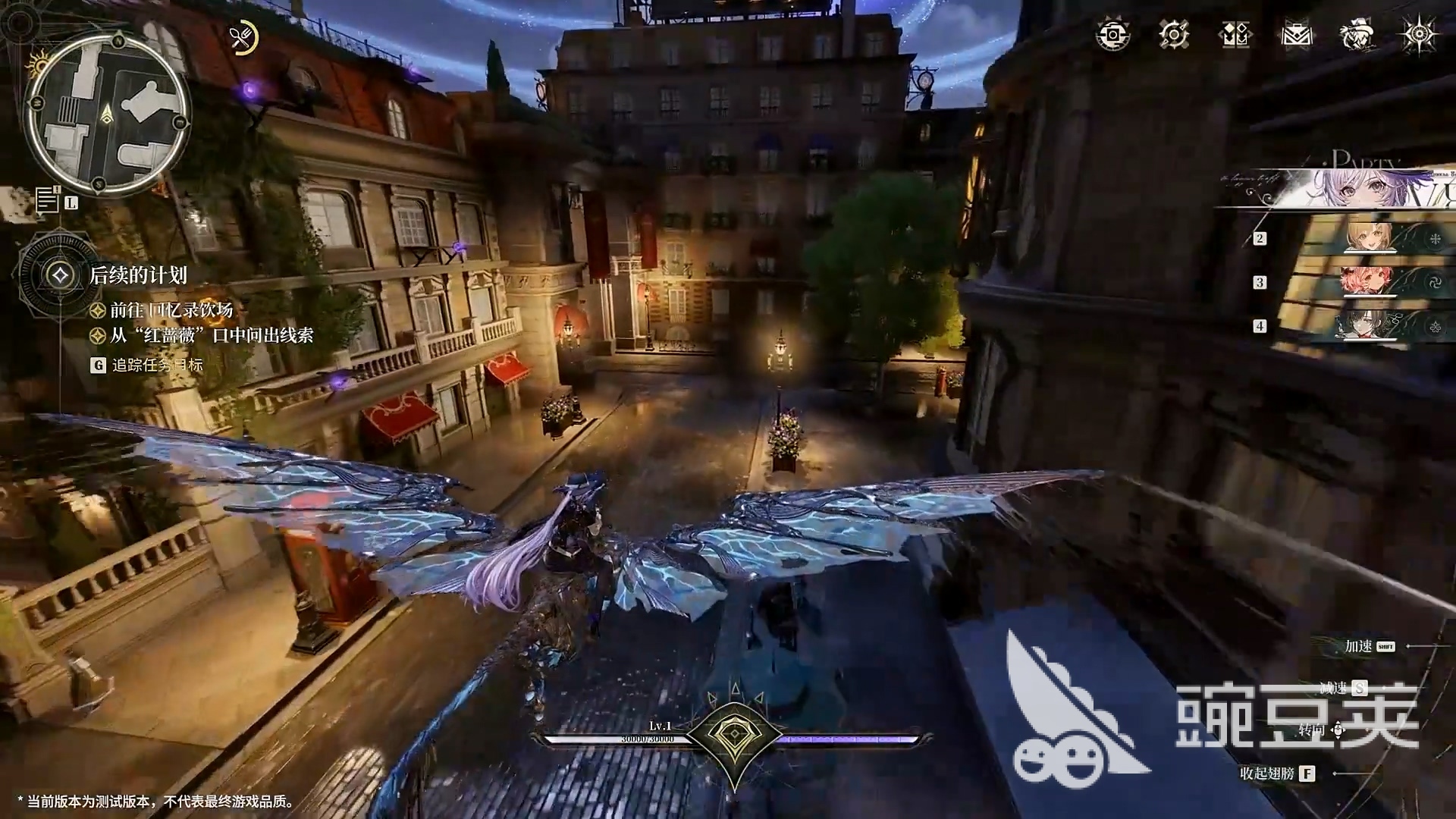
Task: Click the twin banner arrows icon
Action: click(x=1235, y=35)
